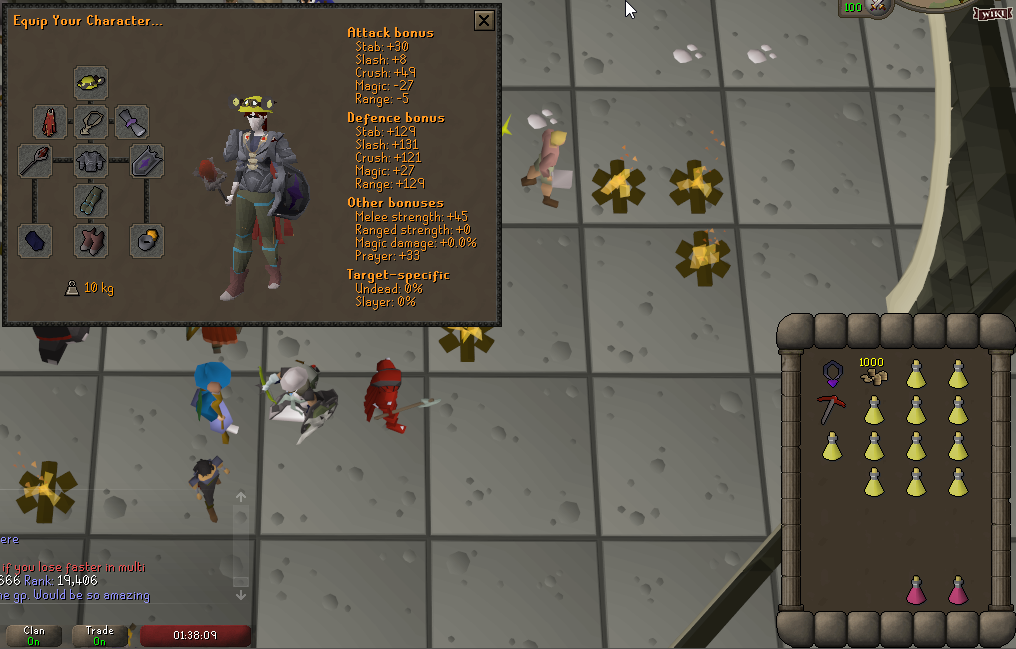Select the mace weapon slot

[35, 160]
